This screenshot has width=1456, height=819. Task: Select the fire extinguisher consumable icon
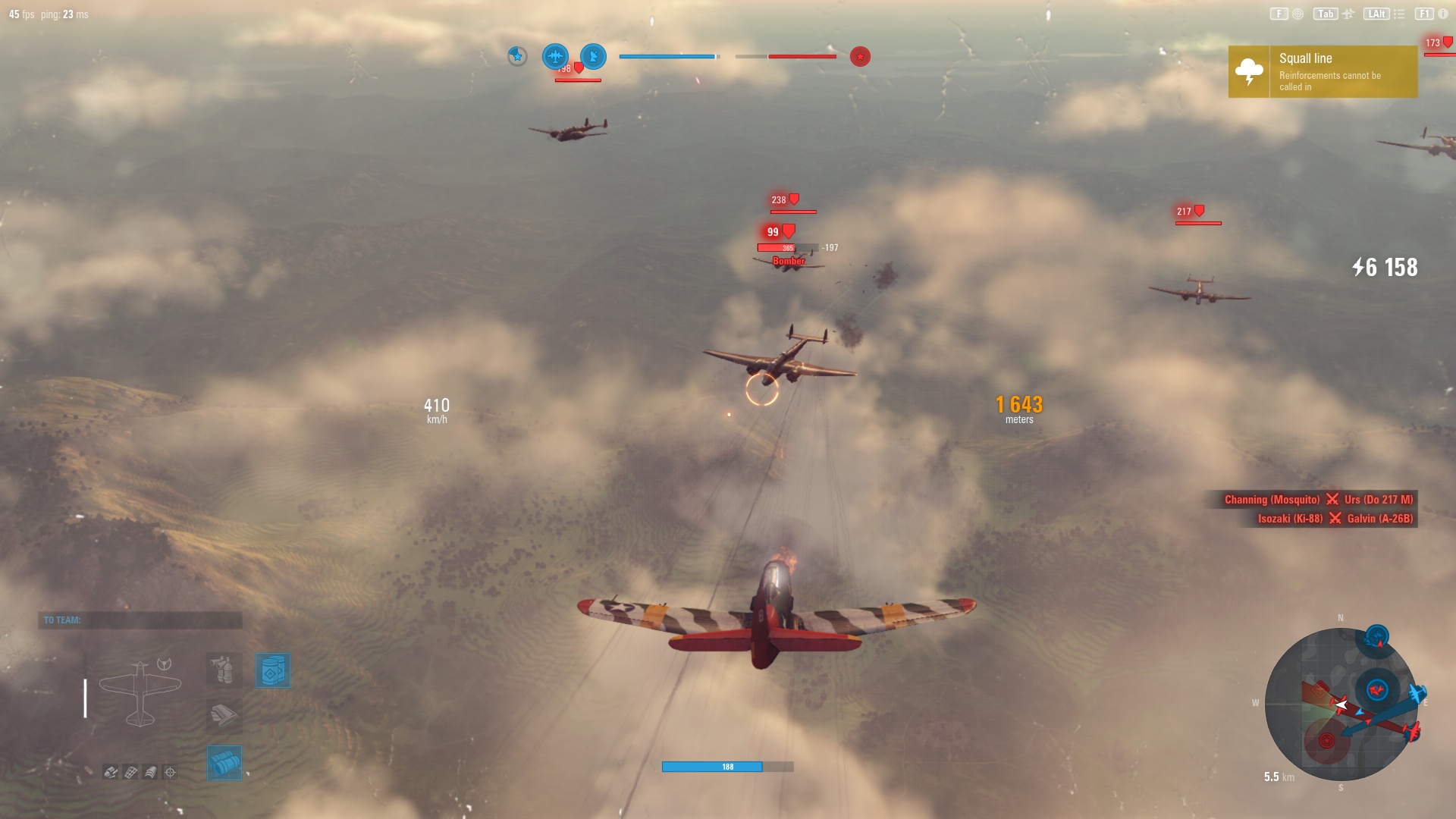(x=224, y=670)
